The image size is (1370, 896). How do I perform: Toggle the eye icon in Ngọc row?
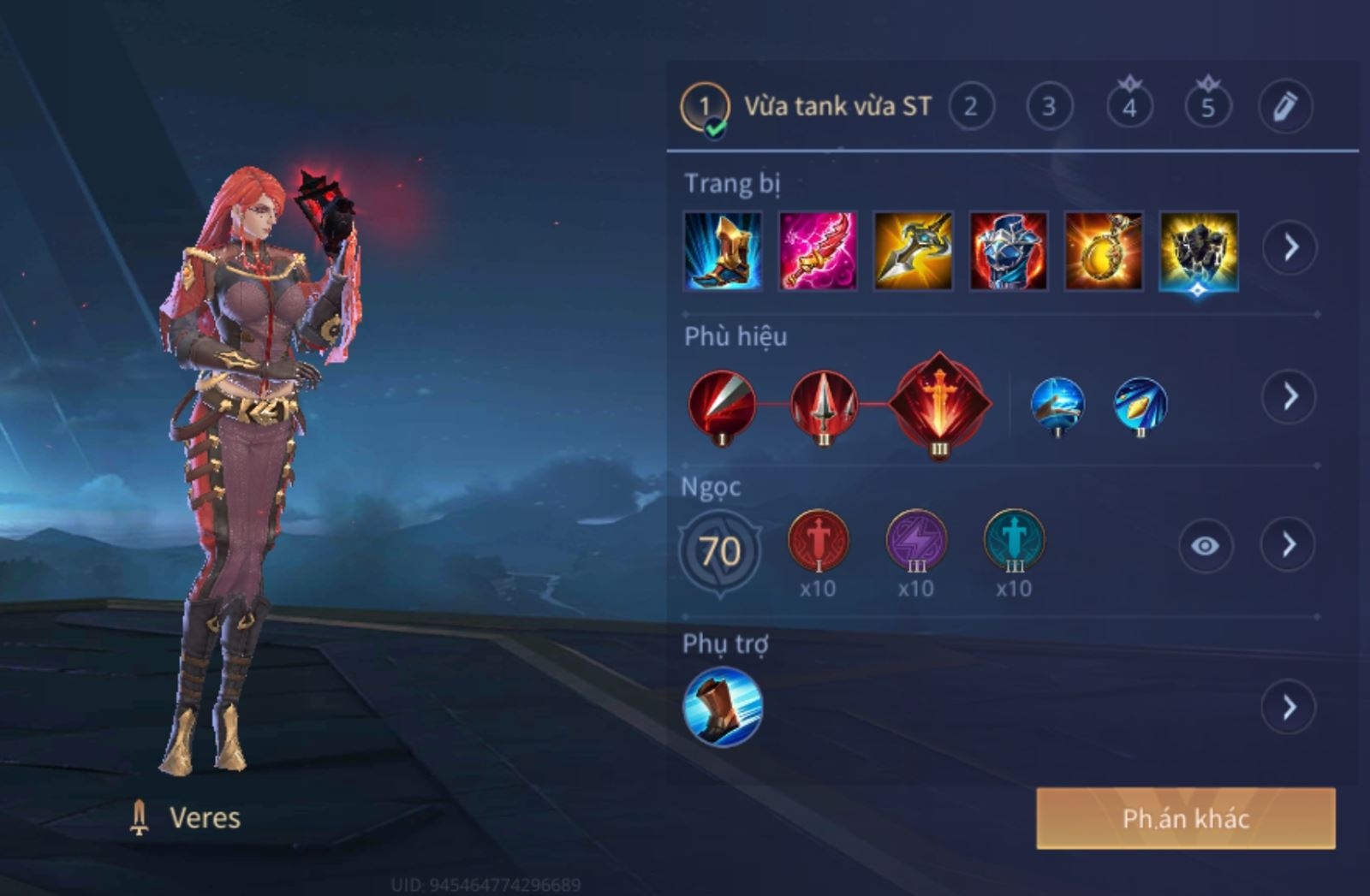coord(1205,545)
